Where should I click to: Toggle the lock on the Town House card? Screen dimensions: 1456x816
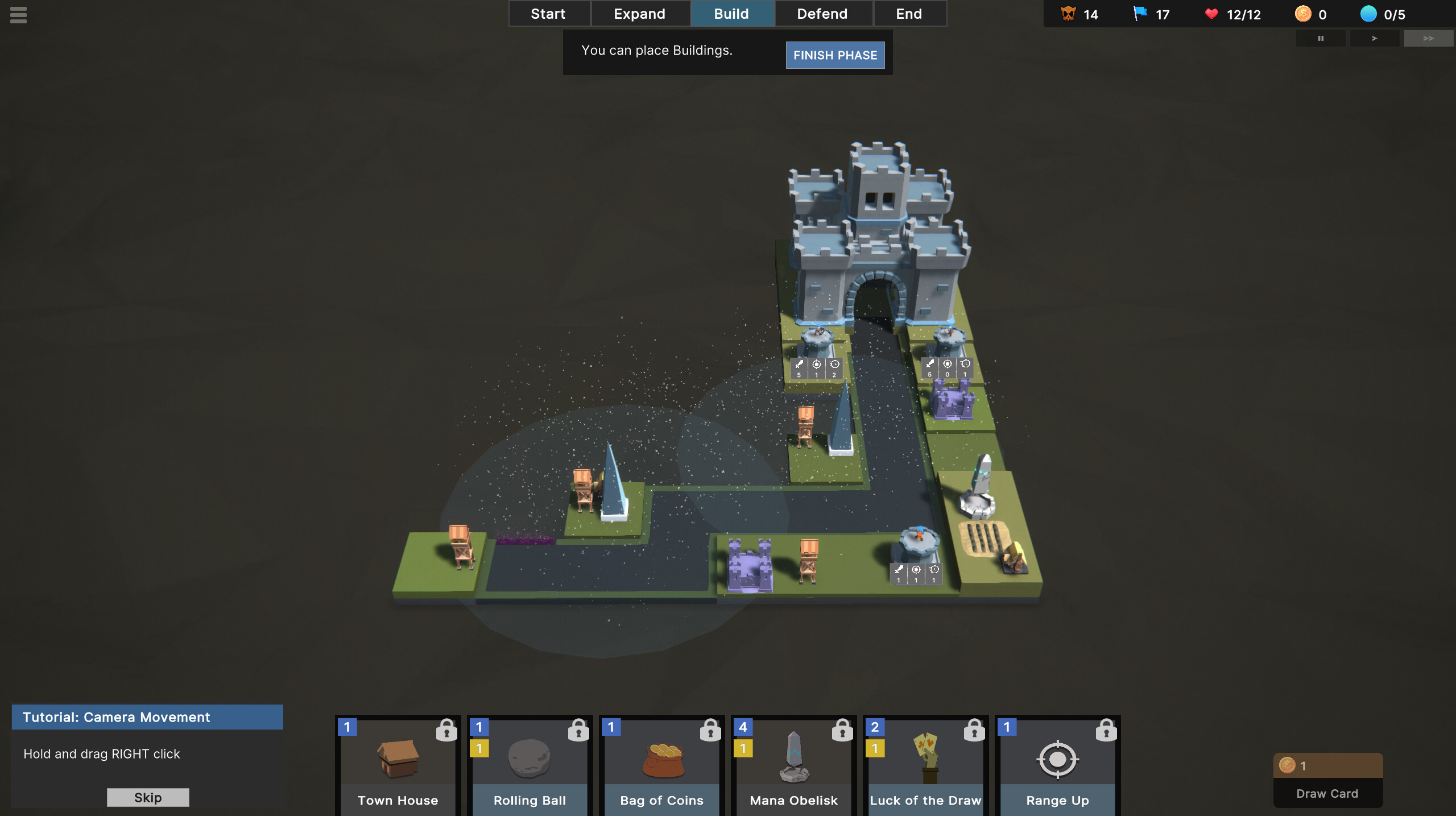pos(447,730)
